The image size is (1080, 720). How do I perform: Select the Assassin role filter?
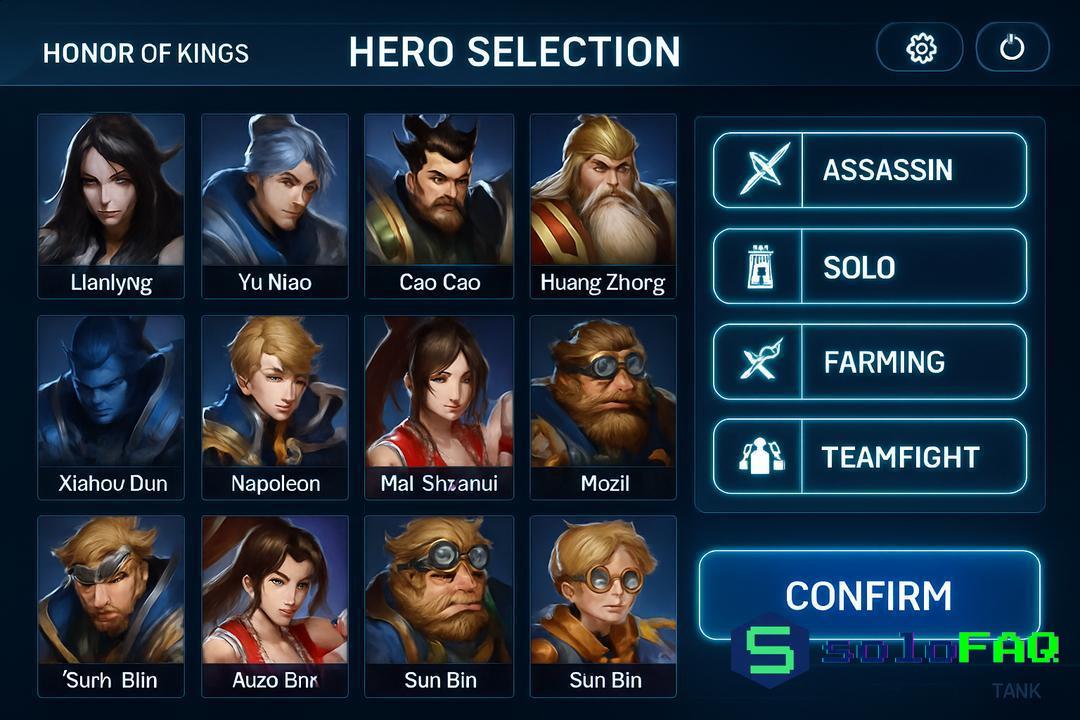(869, 170)
